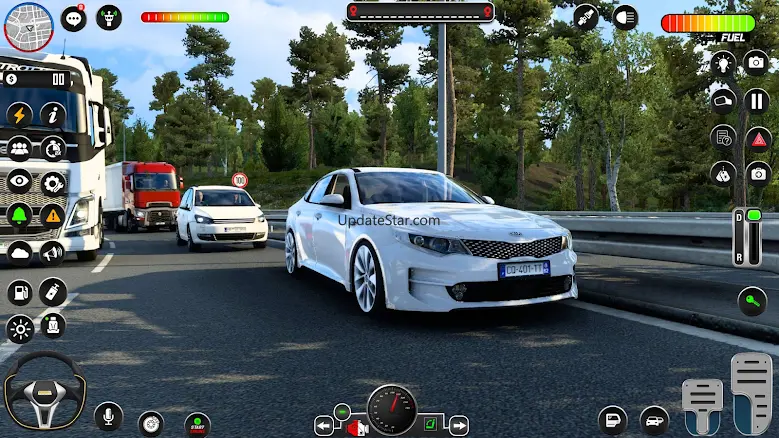This screenshot has width=779, height=438.
Task: Tap the green bell icon
Action: click(x=20, y=214)
